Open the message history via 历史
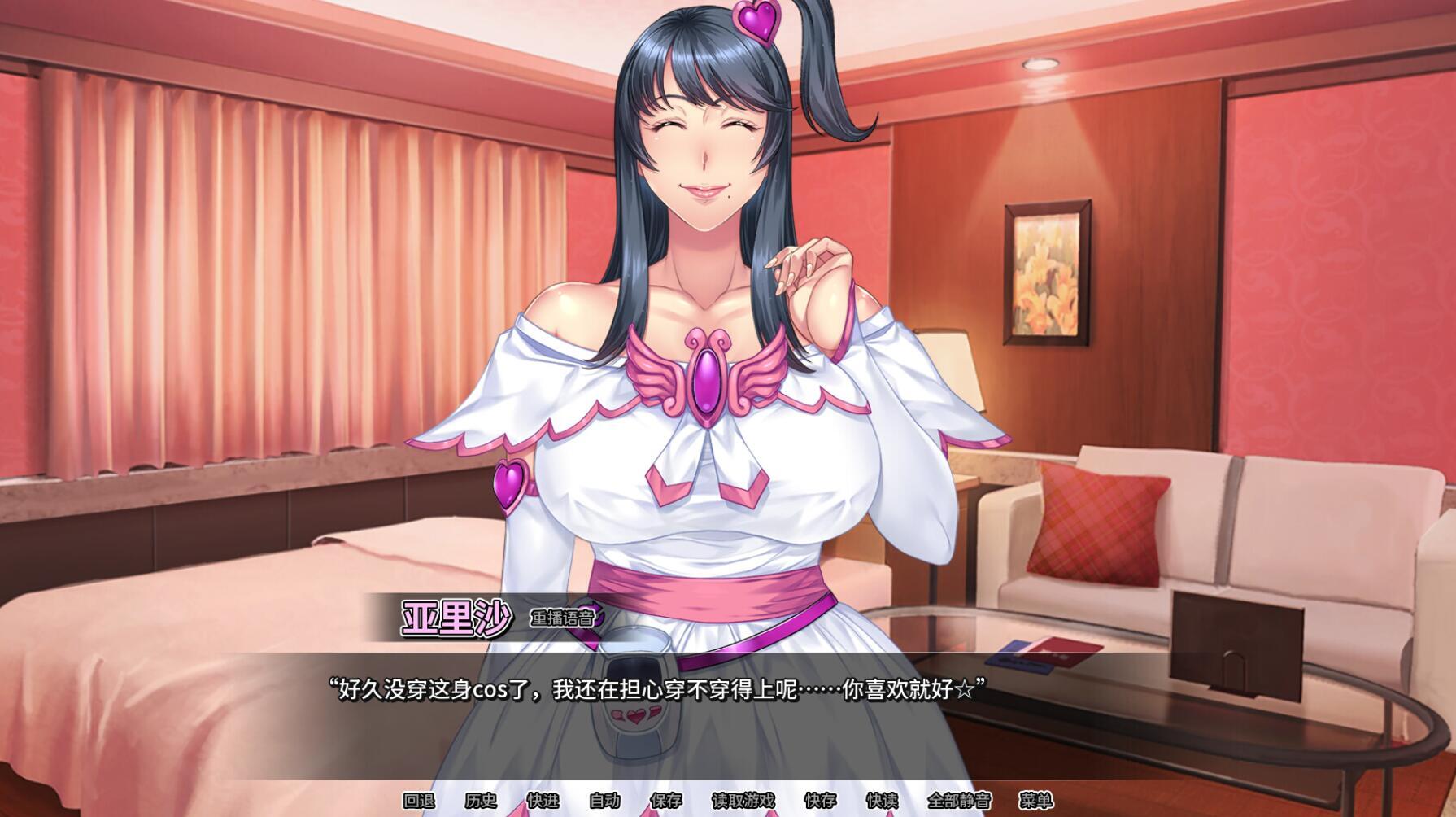Image resolution: width=1456 pixels, height=817 pixels. [x=482, y=800]
